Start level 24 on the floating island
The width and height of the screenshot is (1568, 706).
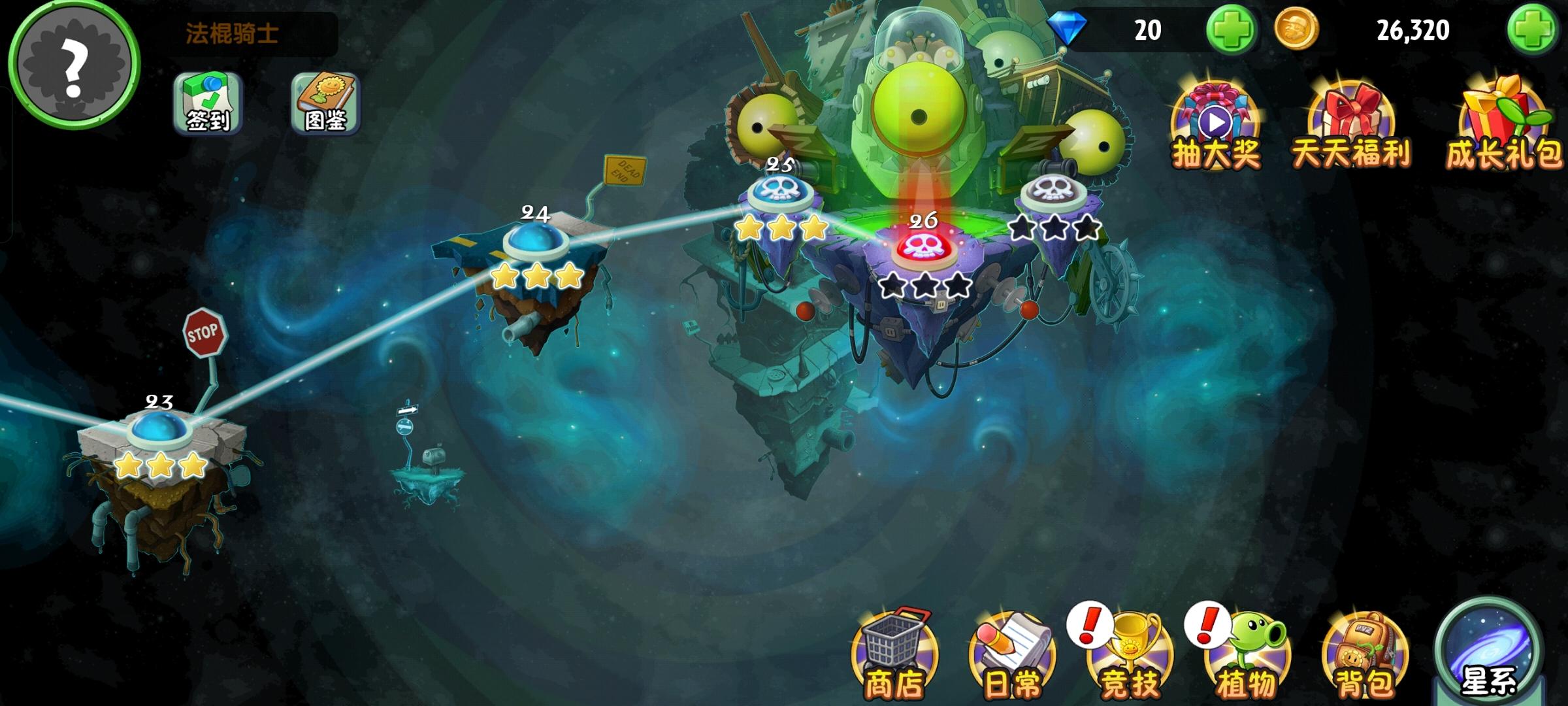536,242
